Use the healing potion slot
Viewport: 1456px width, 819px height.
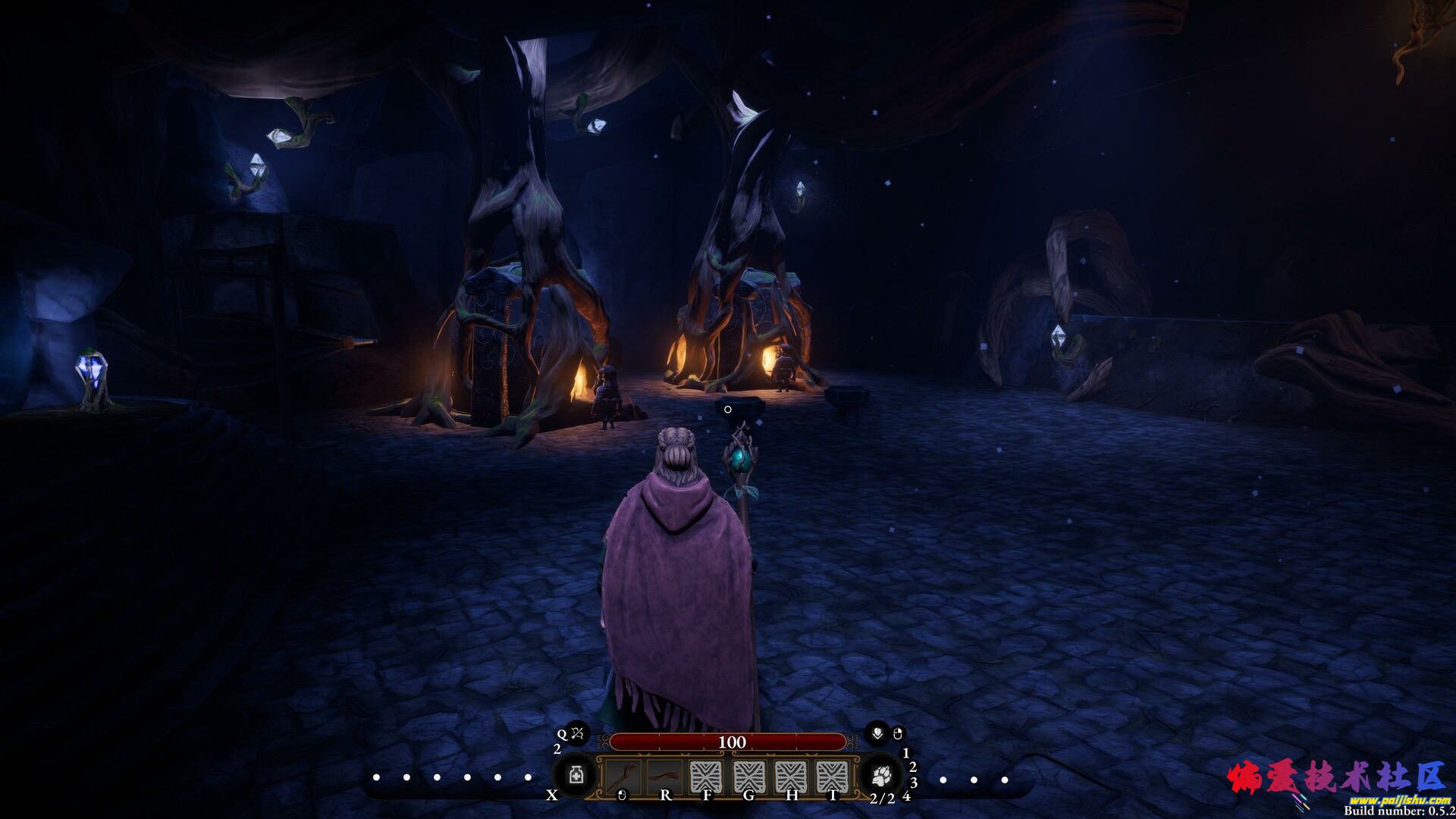click(576, 777)
